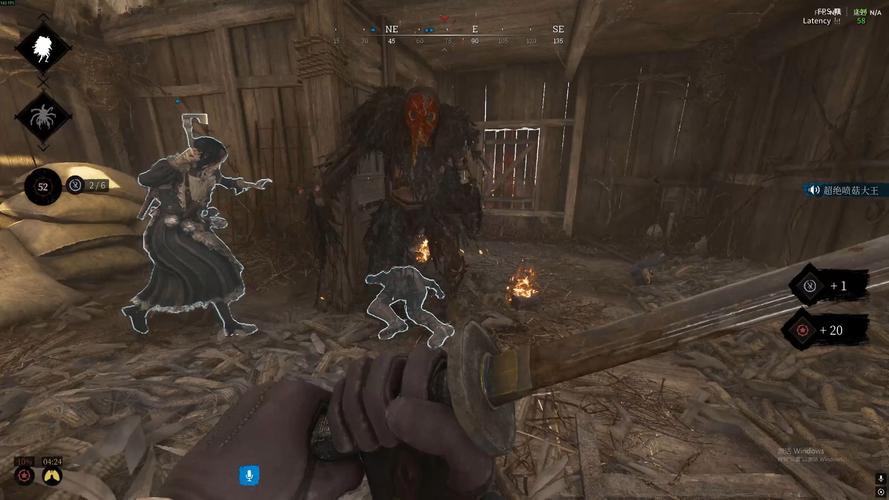Click the red buff icon beside the lungs
This screenshot has width=889, height=500.
(x=23, y=475)
